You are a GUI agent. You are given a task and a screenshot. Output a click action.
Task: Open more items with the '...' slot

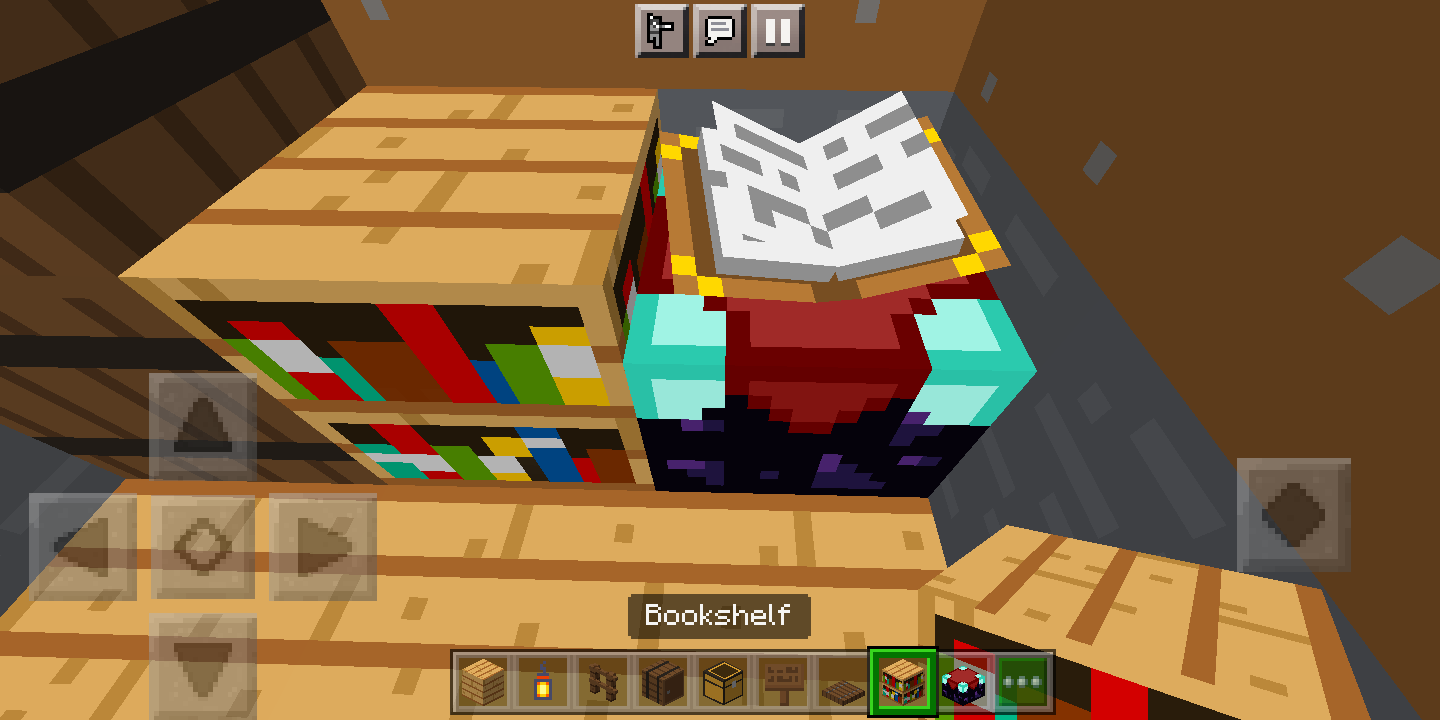pyautogui.click(x=1023, y=682)
